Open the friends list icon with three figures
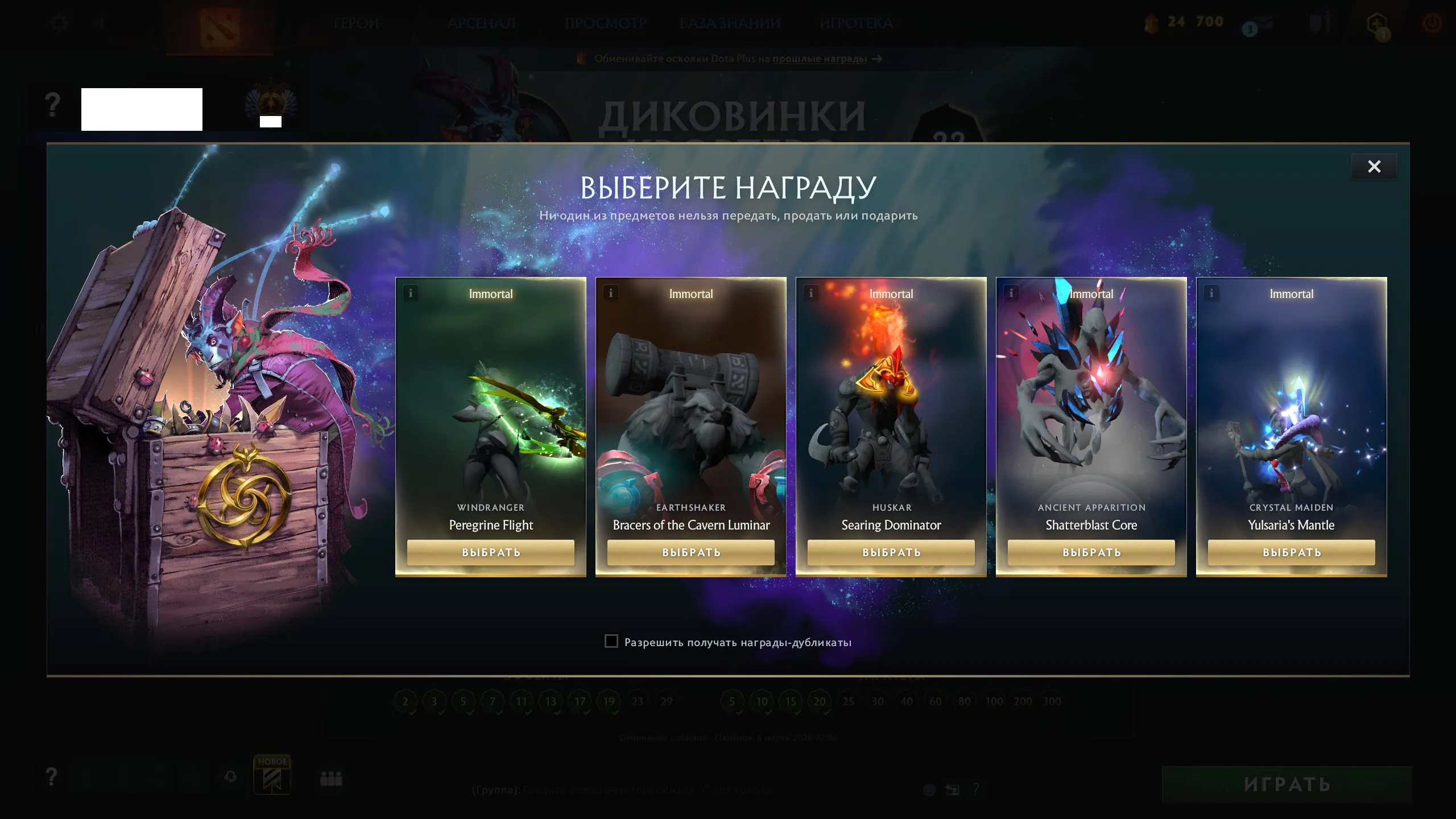 click(330, 778)
